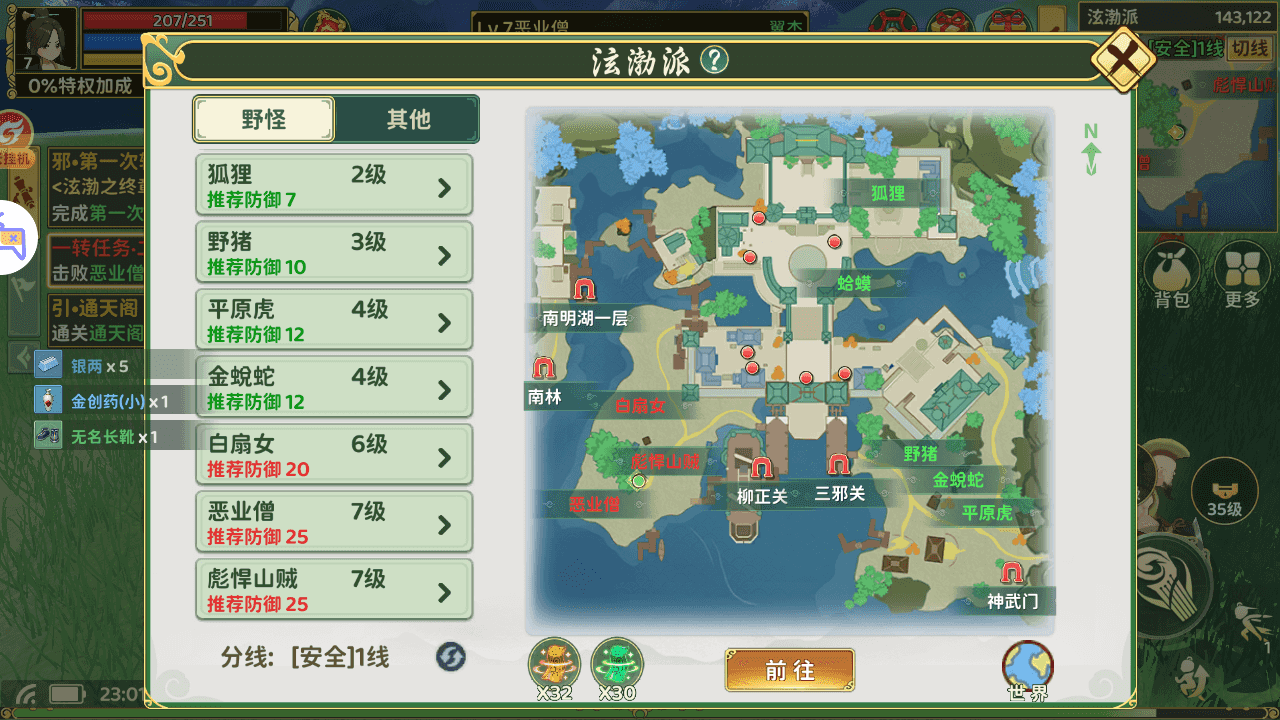Image resolution: width=1280 pixels, height=720 pixels.
Task: Click the 世界 world globe icon
Action: pyautogui.click(x=1026, y=662)
